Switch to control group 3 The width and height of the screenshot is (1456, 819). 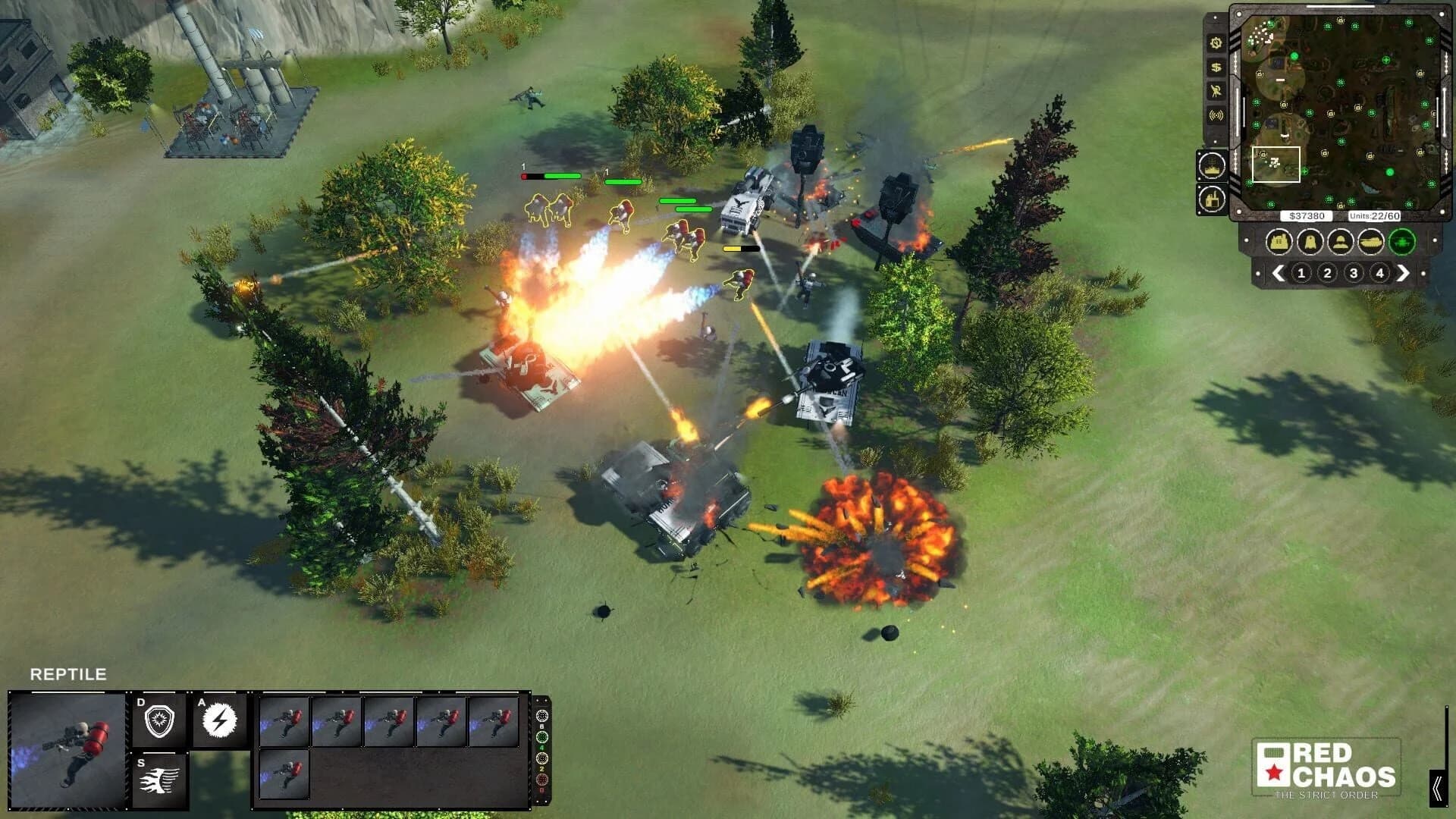tap(1353, 273)
